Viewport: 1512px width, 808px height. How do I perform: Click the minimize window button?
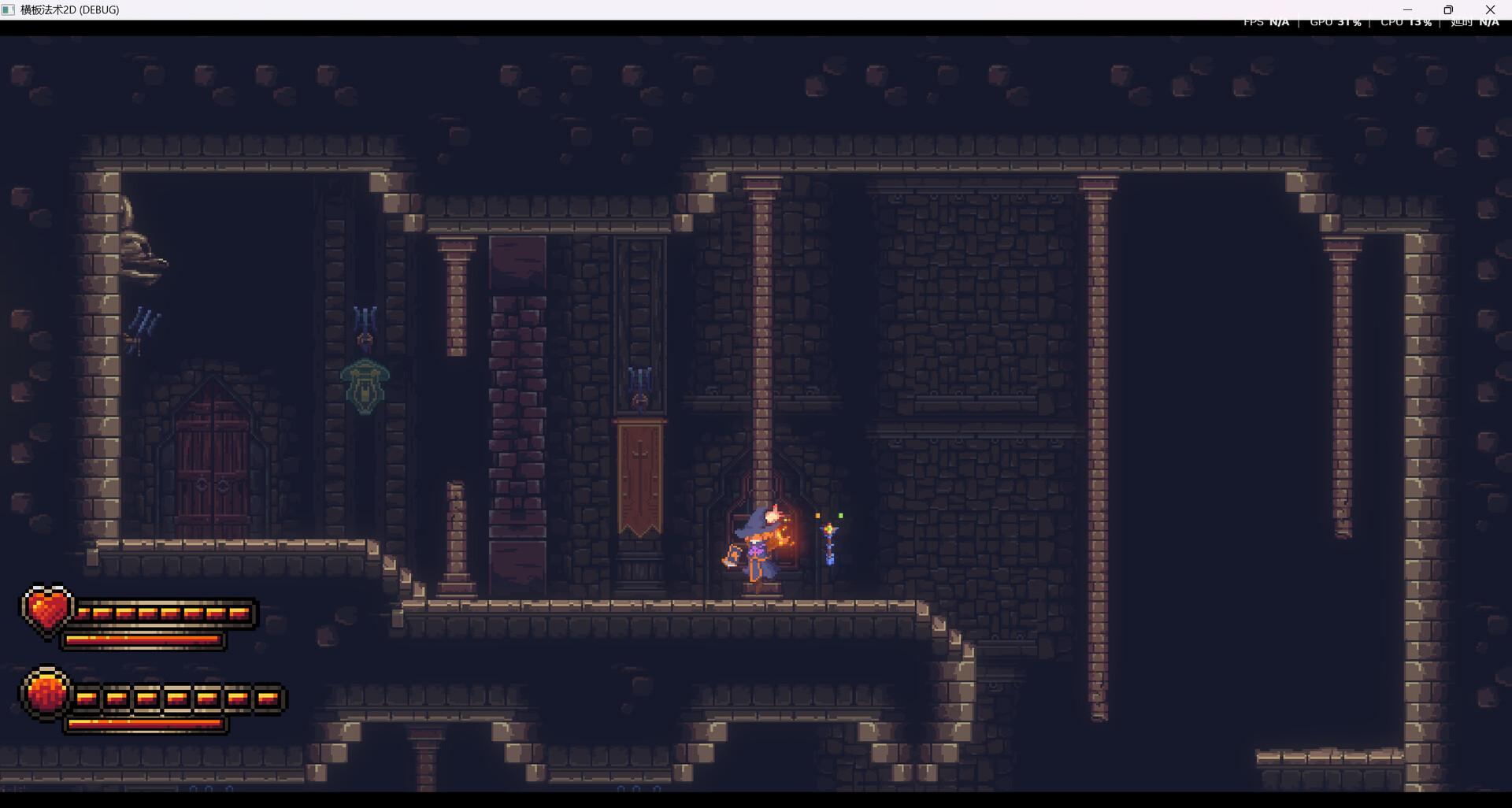coord(1406,9)
